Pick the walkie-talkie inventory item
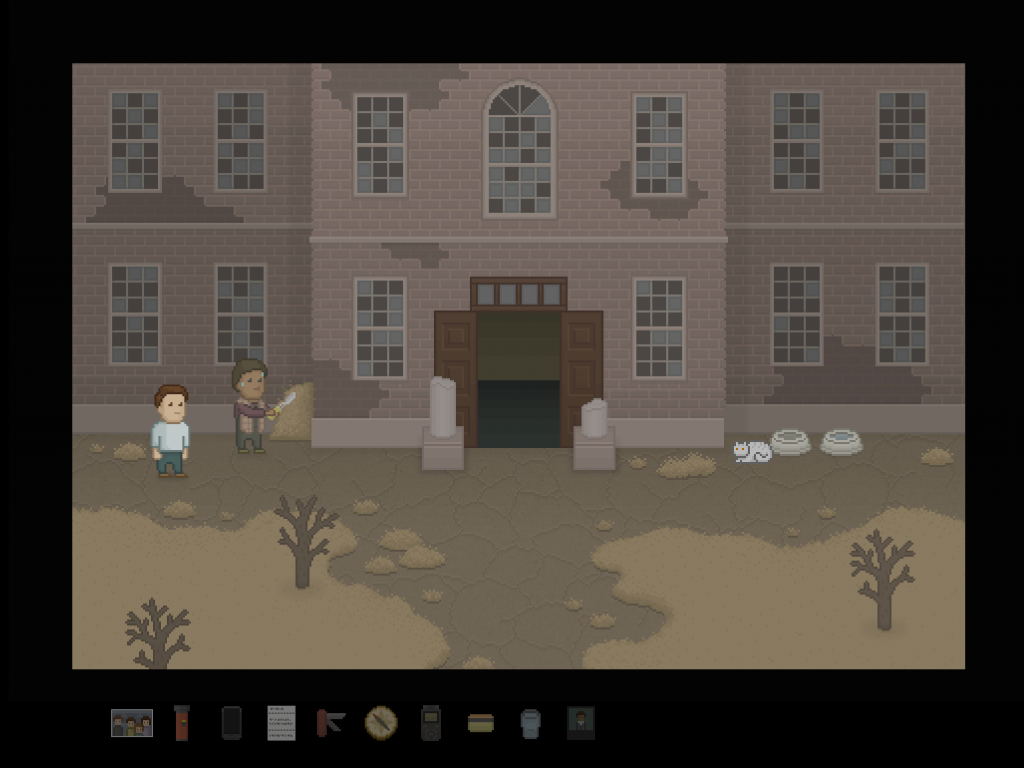1024x768 pixels. (x=430, y=723)
